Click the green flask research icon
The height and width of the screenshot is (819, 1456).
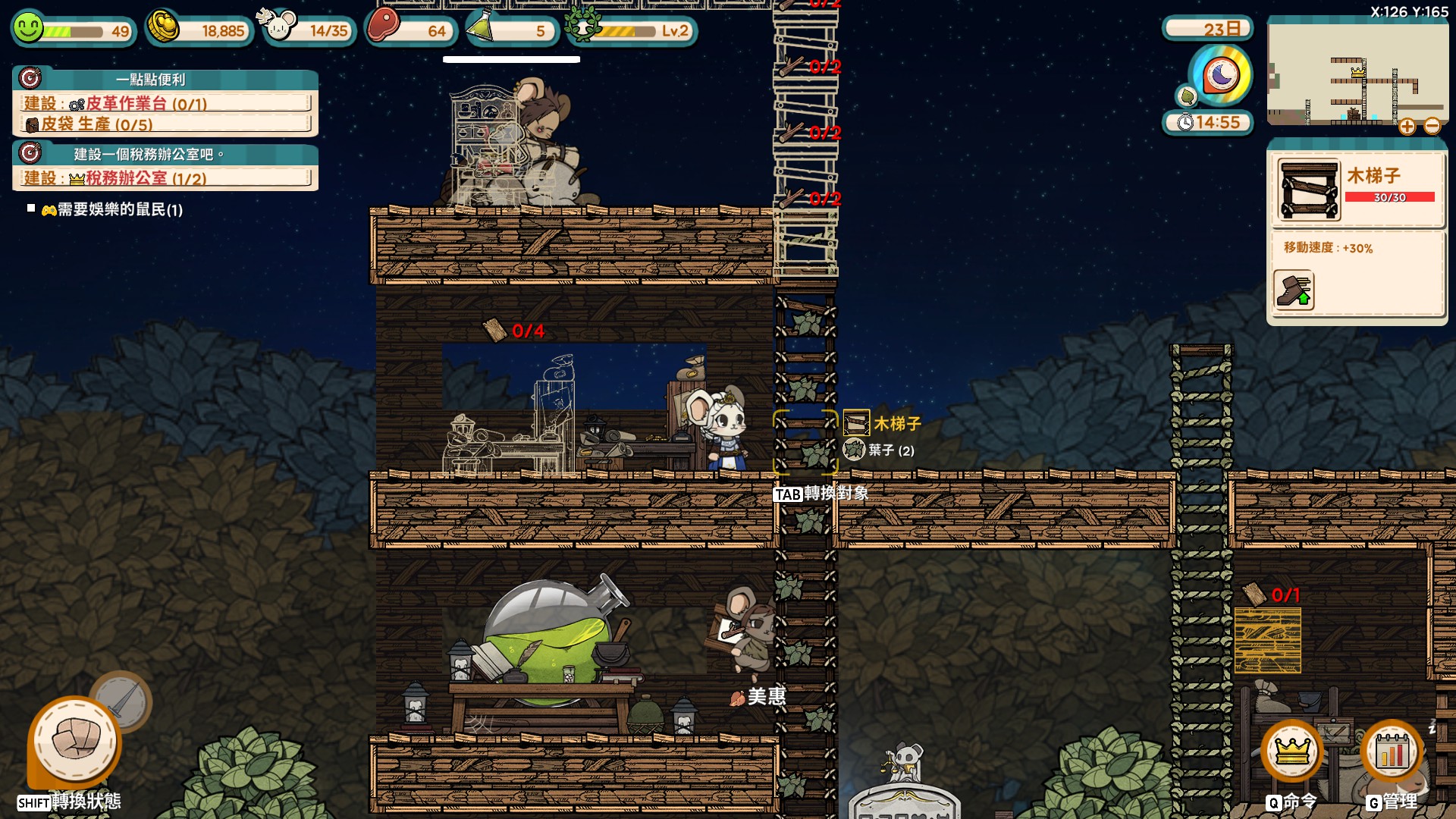481,27
